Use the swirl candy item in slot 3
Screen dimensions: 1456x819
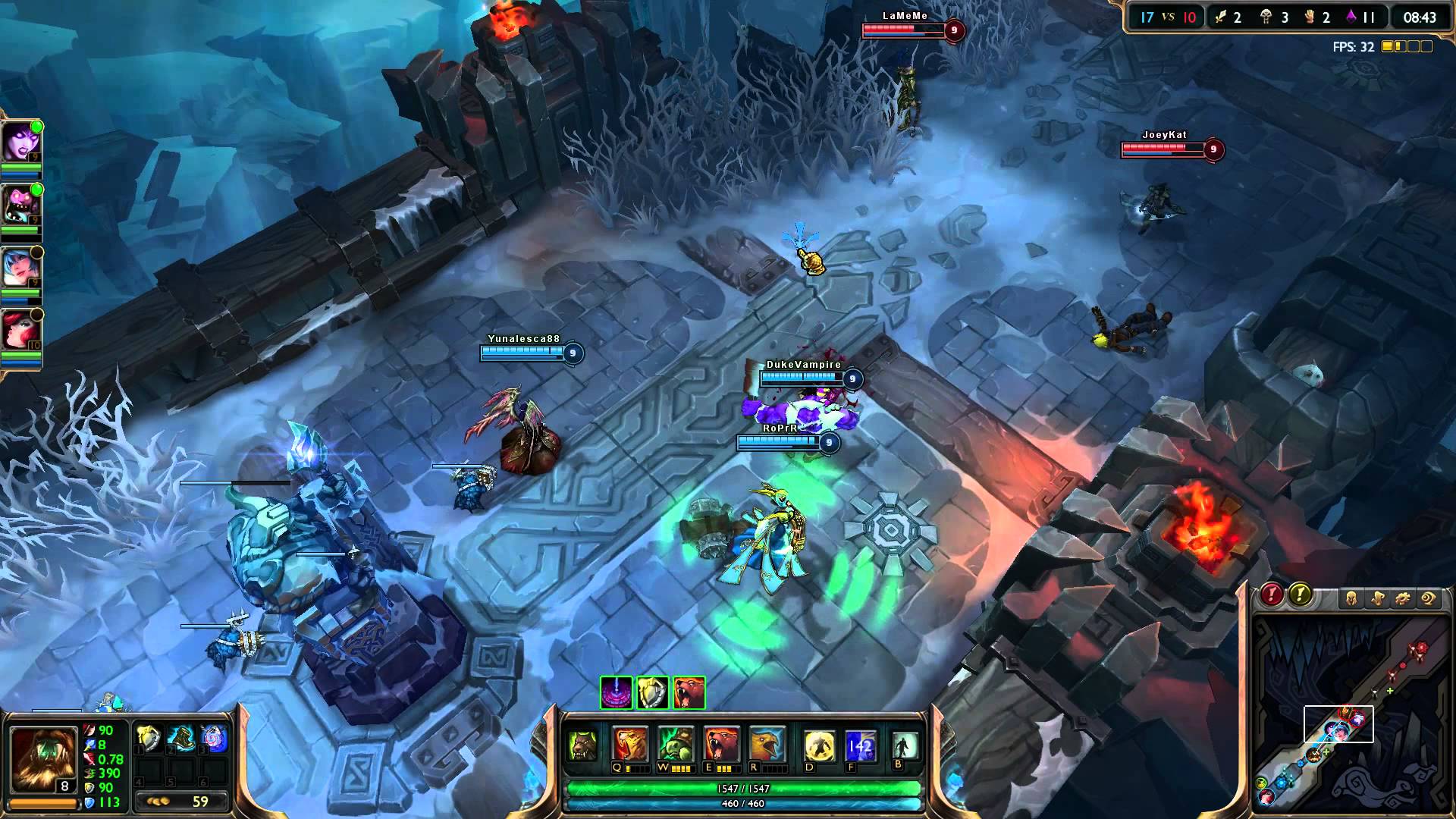(x=215, y=739)
